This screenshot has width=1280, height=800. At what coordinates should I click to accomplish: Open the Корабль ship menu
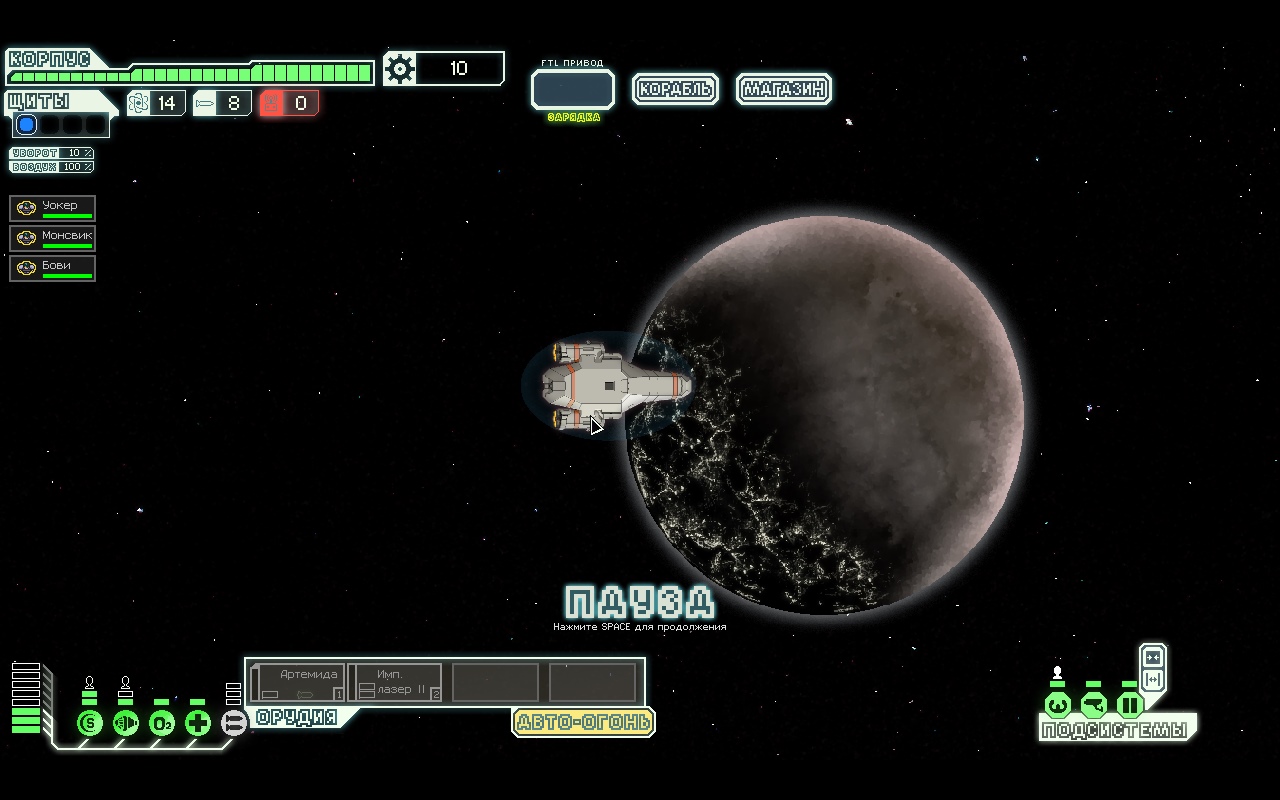[x=675, y=89]
